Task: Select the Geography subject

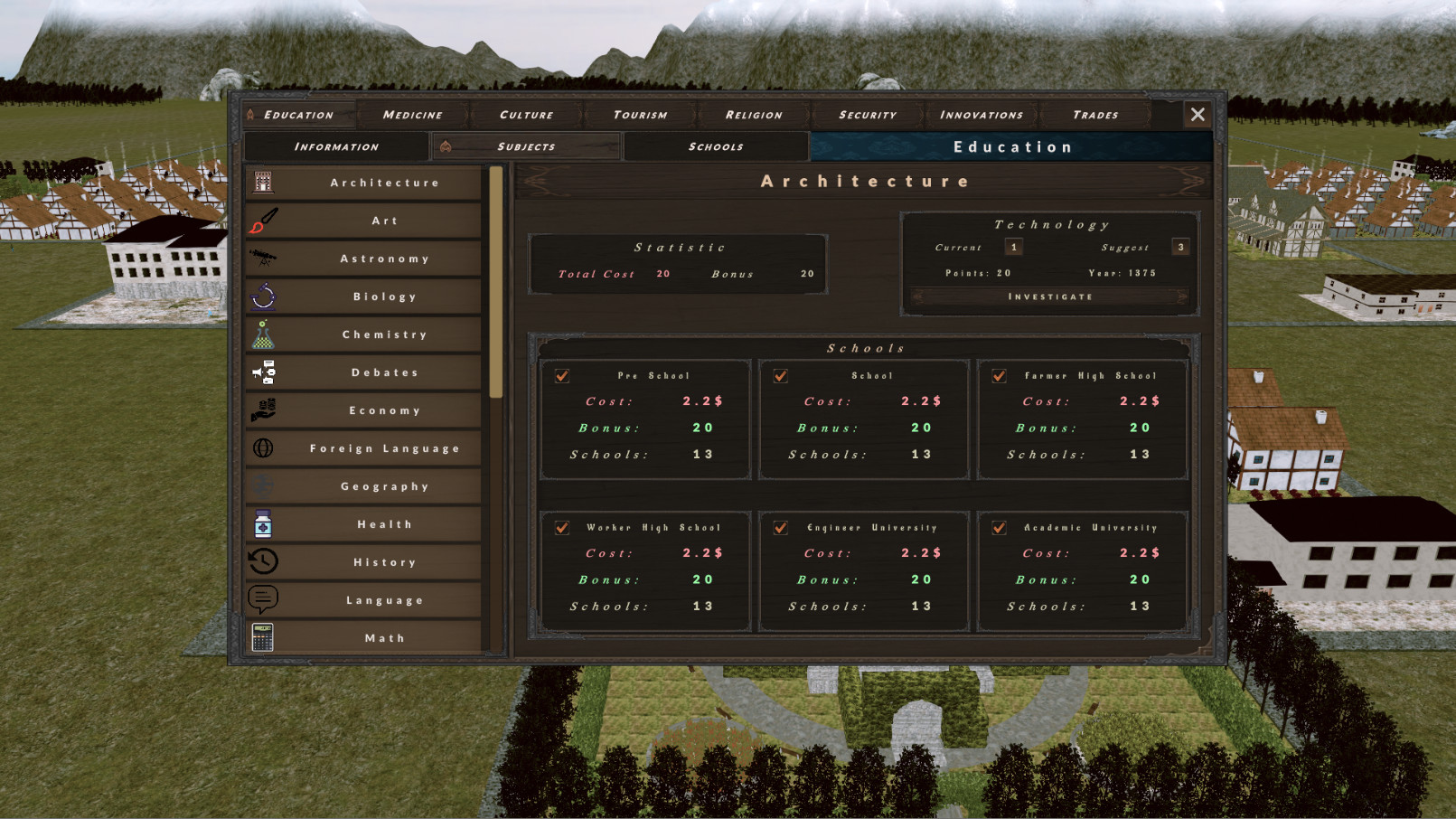Action: tap(385, 485)
